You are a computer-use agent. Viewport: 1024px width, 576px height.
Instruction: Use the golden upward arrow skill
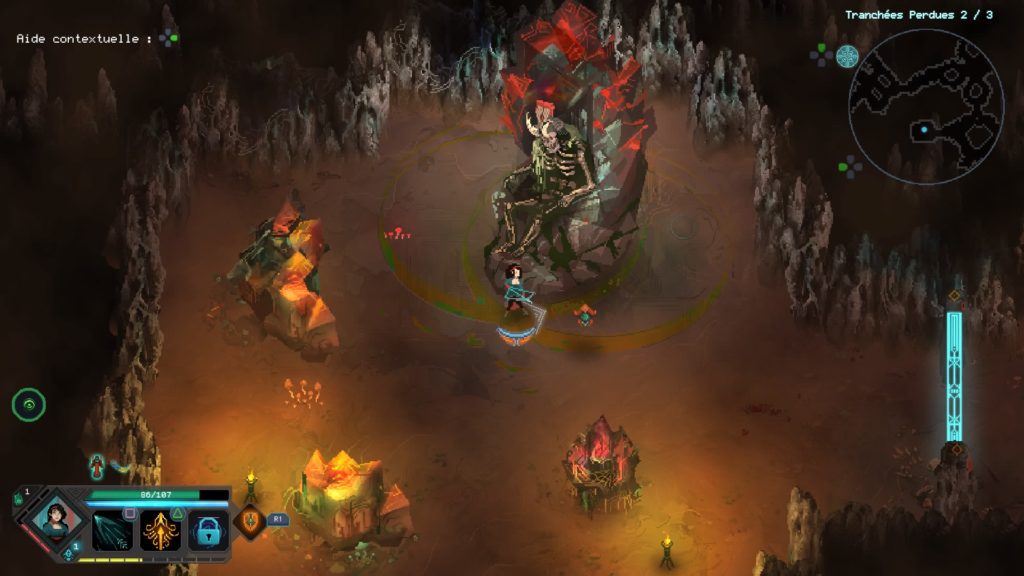(160, 530)
